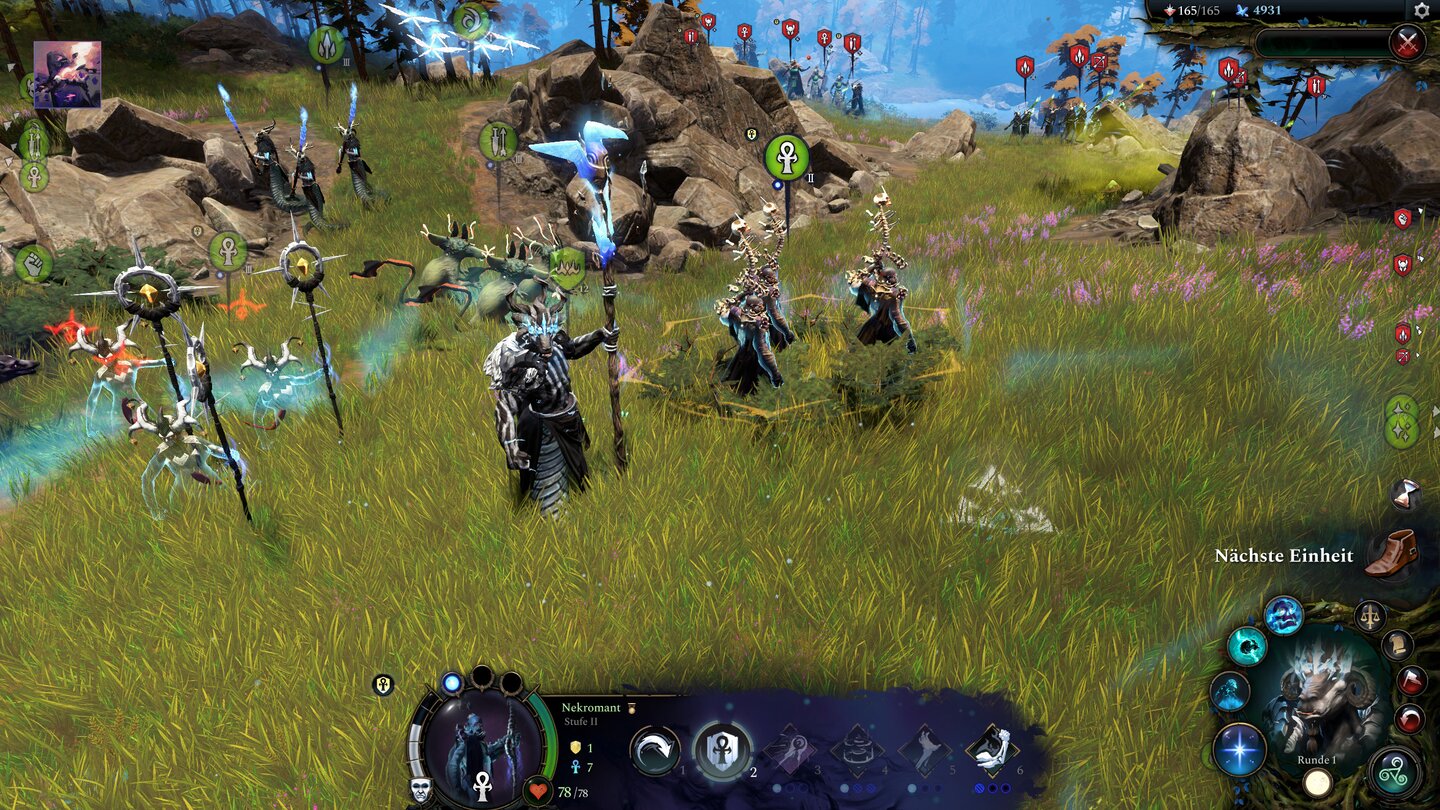Image resolution: width=1440 pixels, height=810 pixels.
Task: Click the hero health bar showing 78/78
Action: [567, 791]
